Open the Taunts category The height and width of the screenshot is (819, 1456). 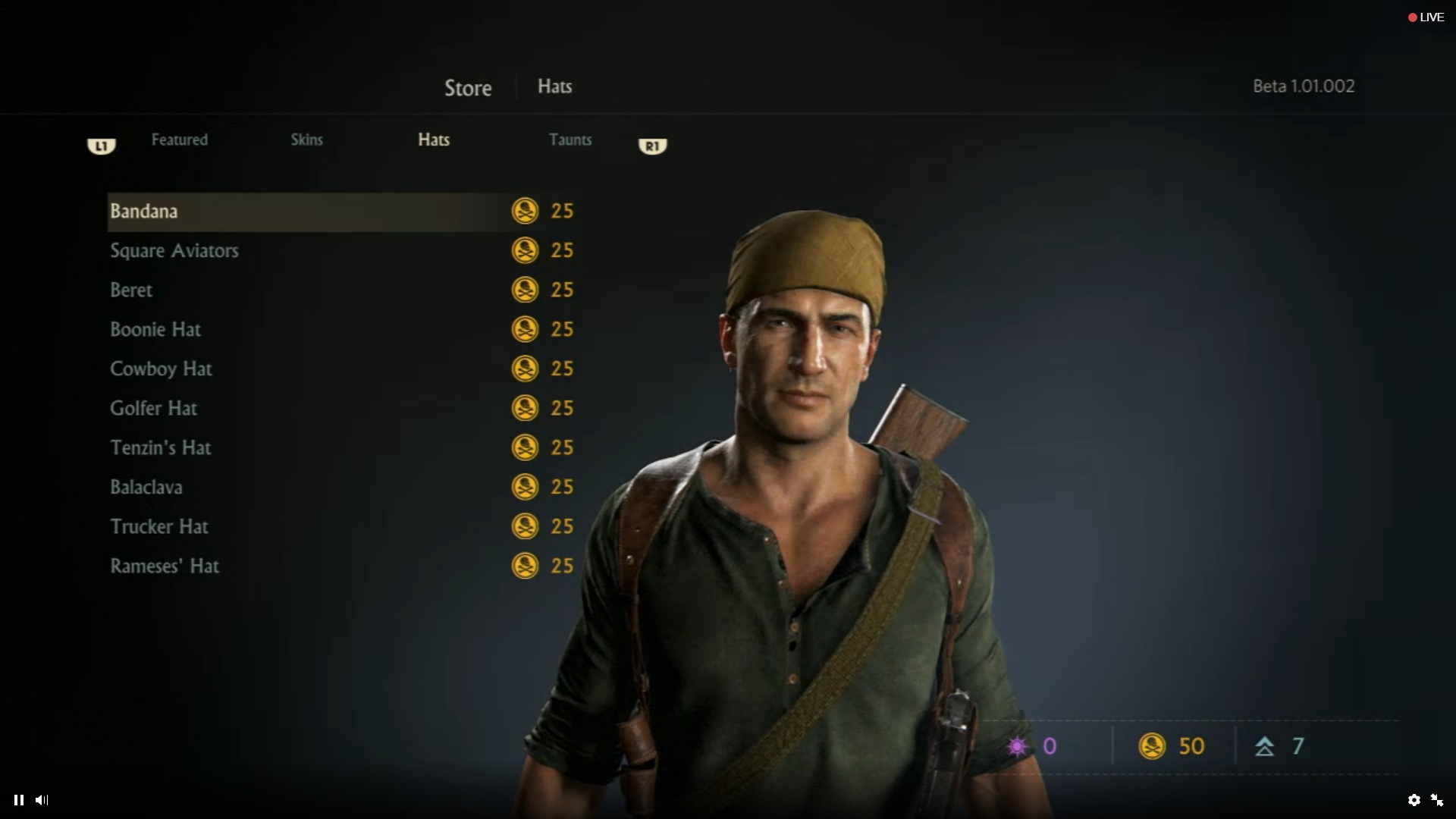570,140
